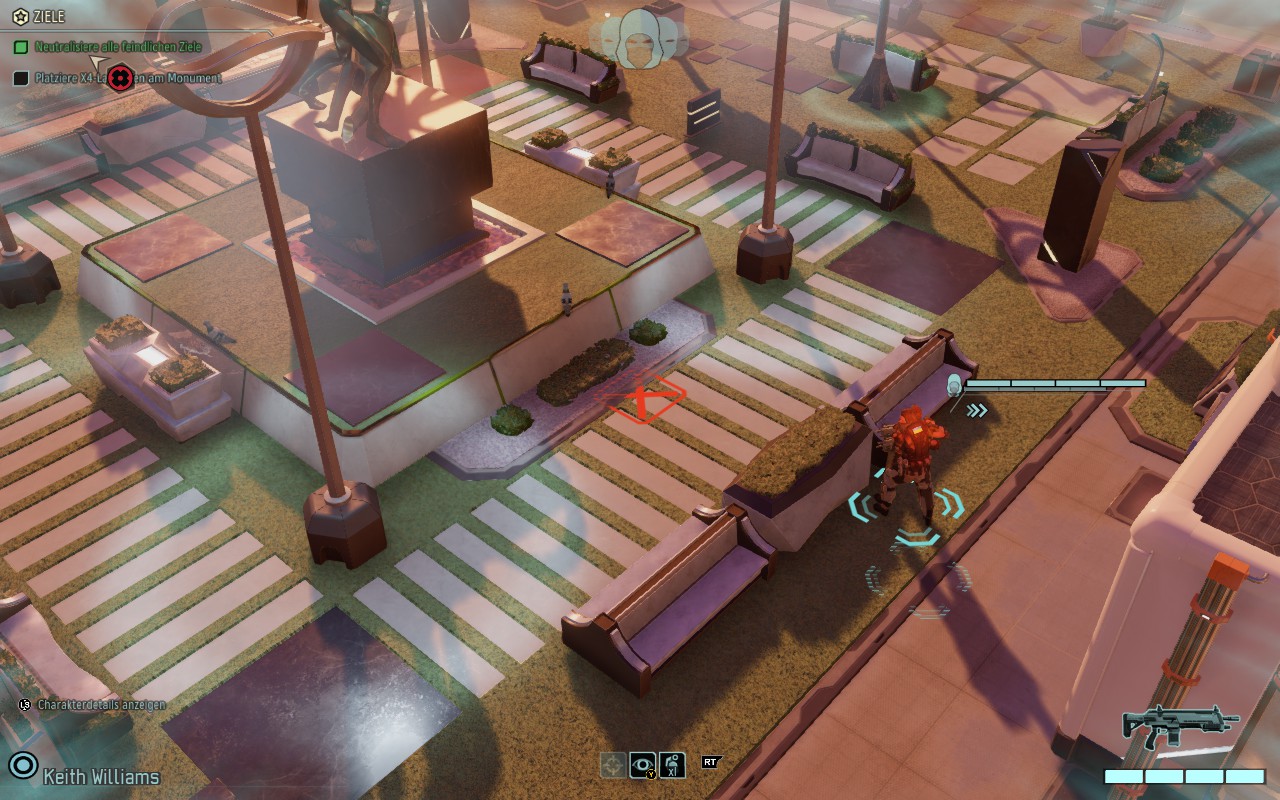
Task: Click the concealment hooded-head indicator
Action: [638, 38]
